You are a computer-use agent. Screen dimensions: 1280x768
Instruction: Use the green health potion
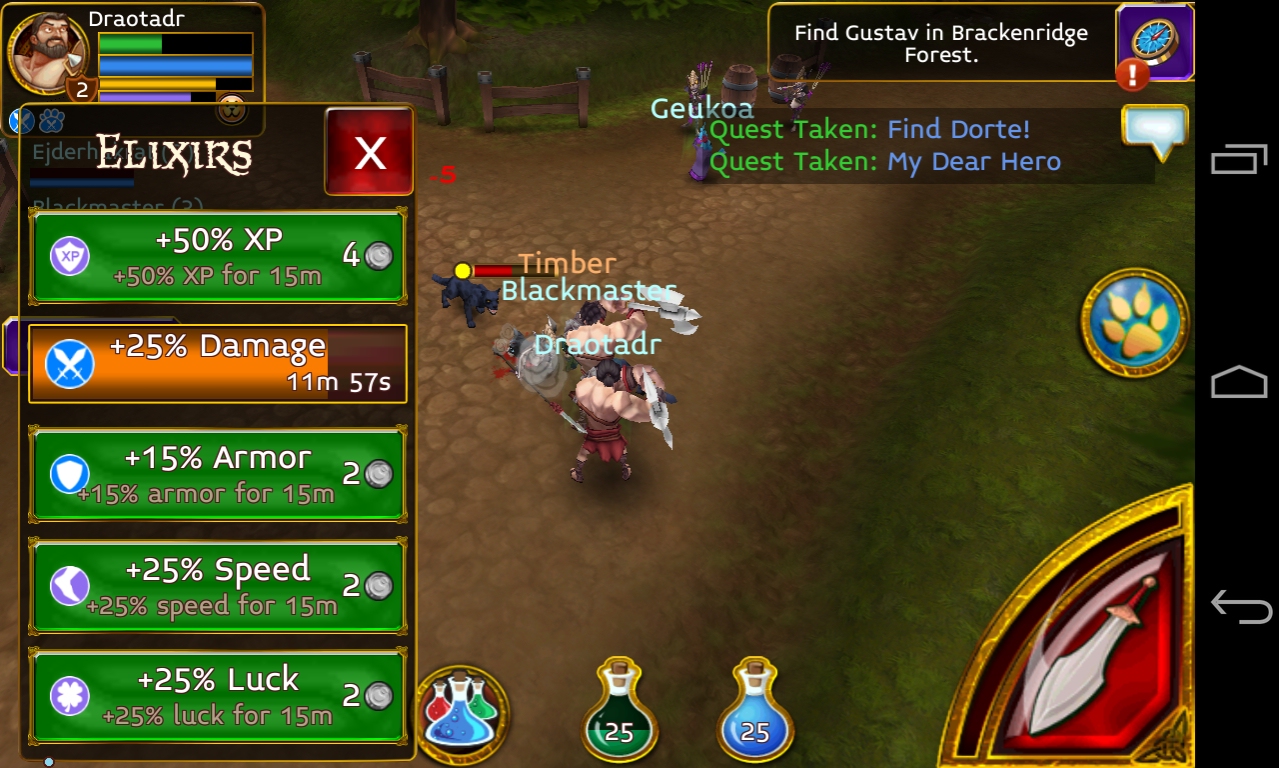619,710
